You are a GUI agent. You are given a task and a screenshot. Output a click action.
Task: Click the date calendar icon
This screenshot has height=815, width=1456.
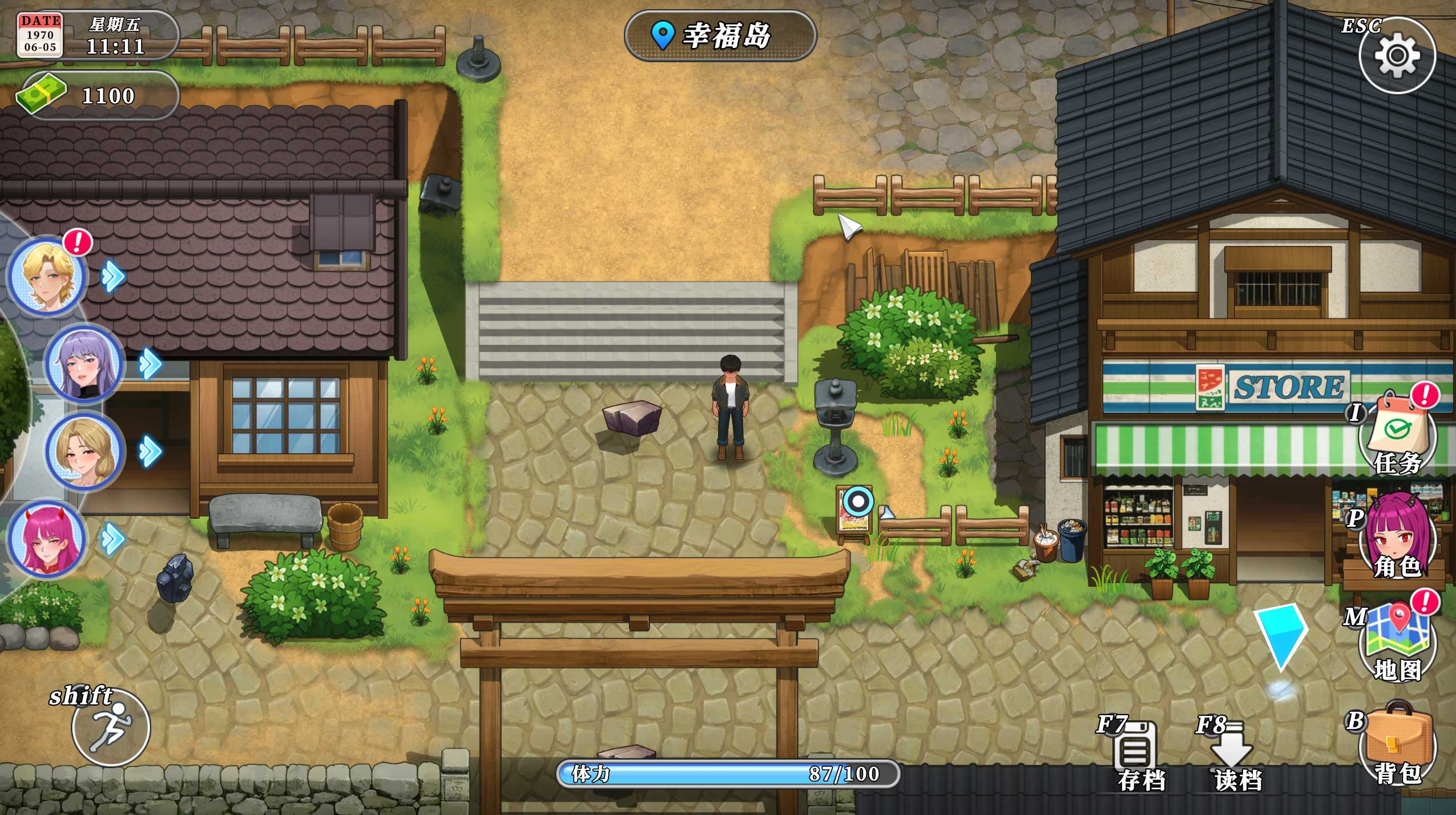(x=39, y=35)
